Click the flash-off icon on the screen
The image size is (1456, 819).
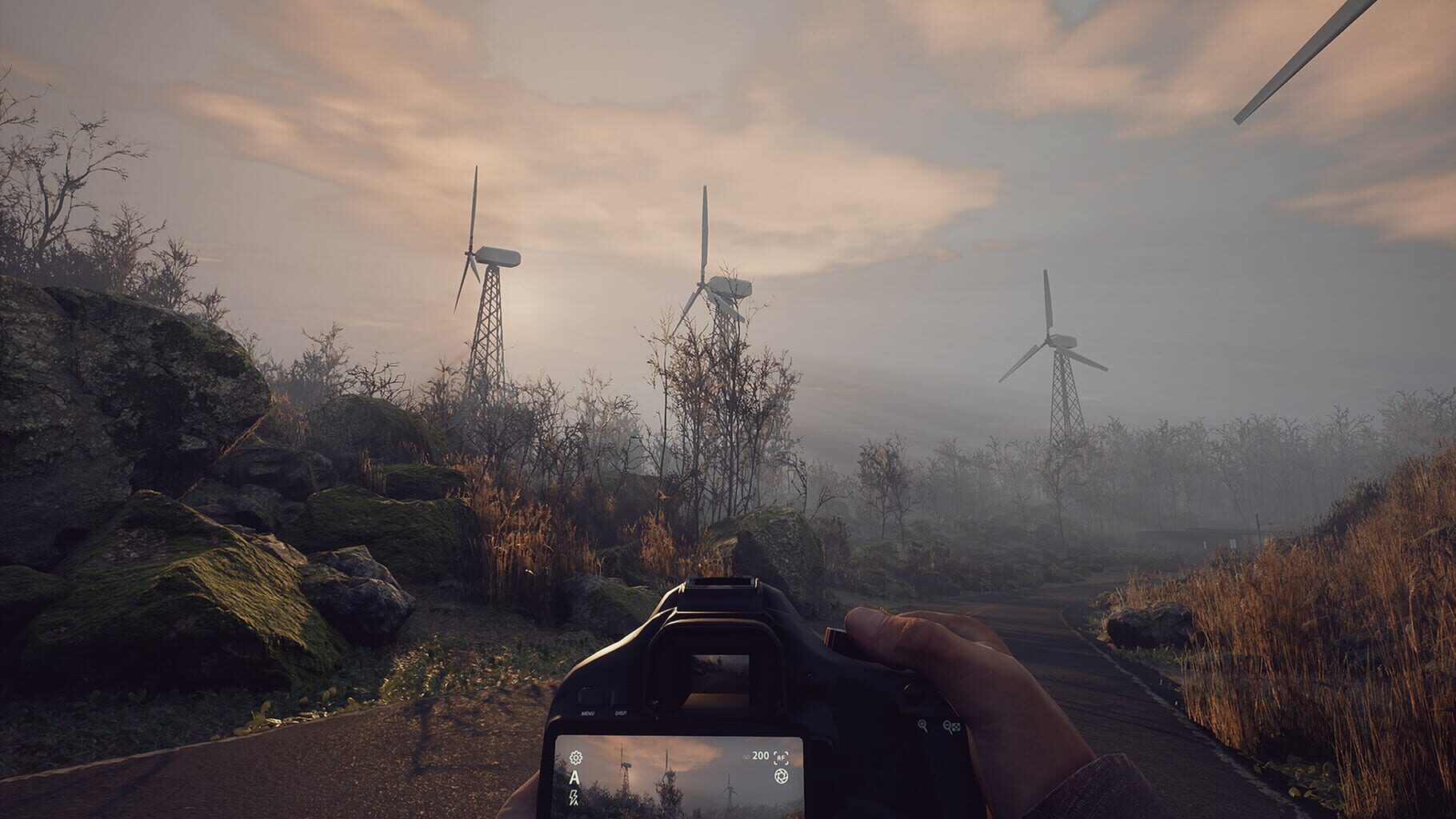573,797
